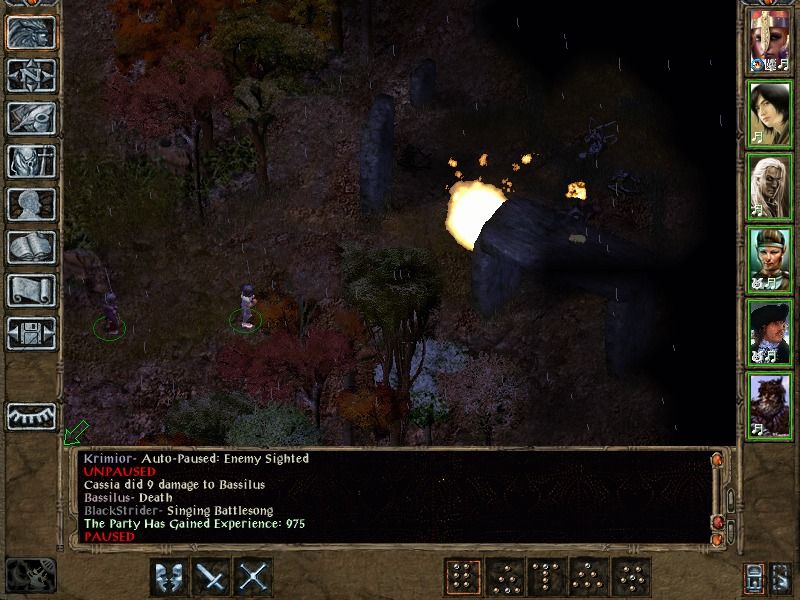Open the priest scroll screen
800x600 pixels.
pos(31,289)
